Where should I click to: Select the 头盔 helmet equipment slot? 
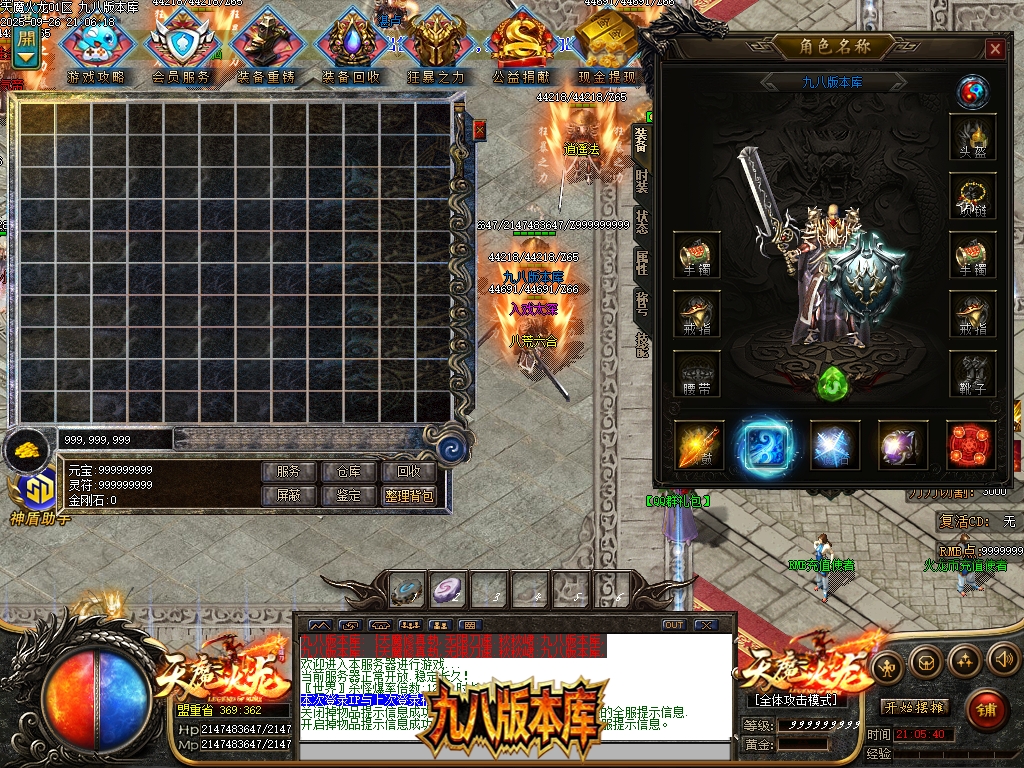pos(972,136)
